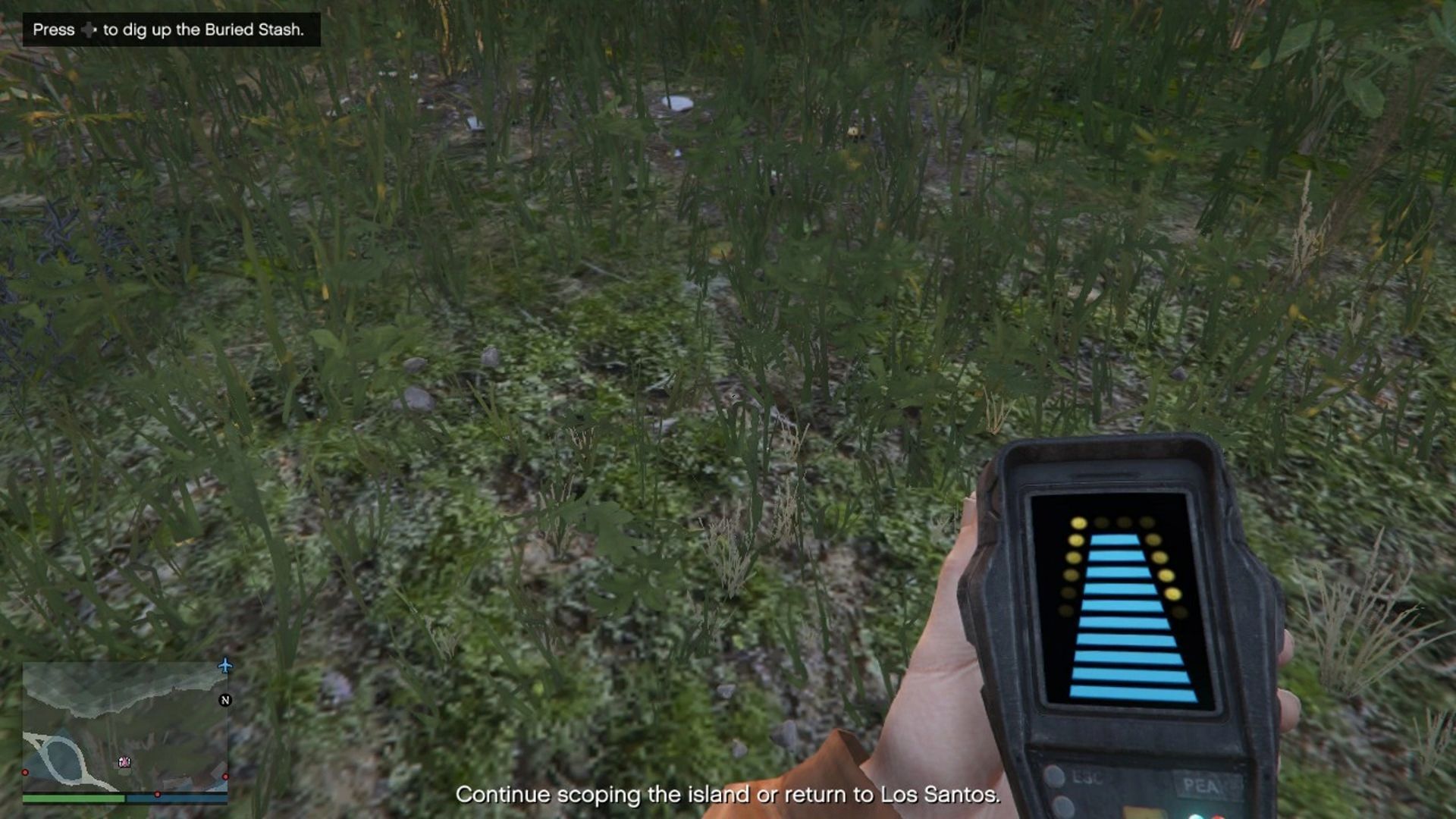The image size is (1456, 819).
Task: Click the red enemy dot on the minimap's left edge
Action: [x=25, y=772]
